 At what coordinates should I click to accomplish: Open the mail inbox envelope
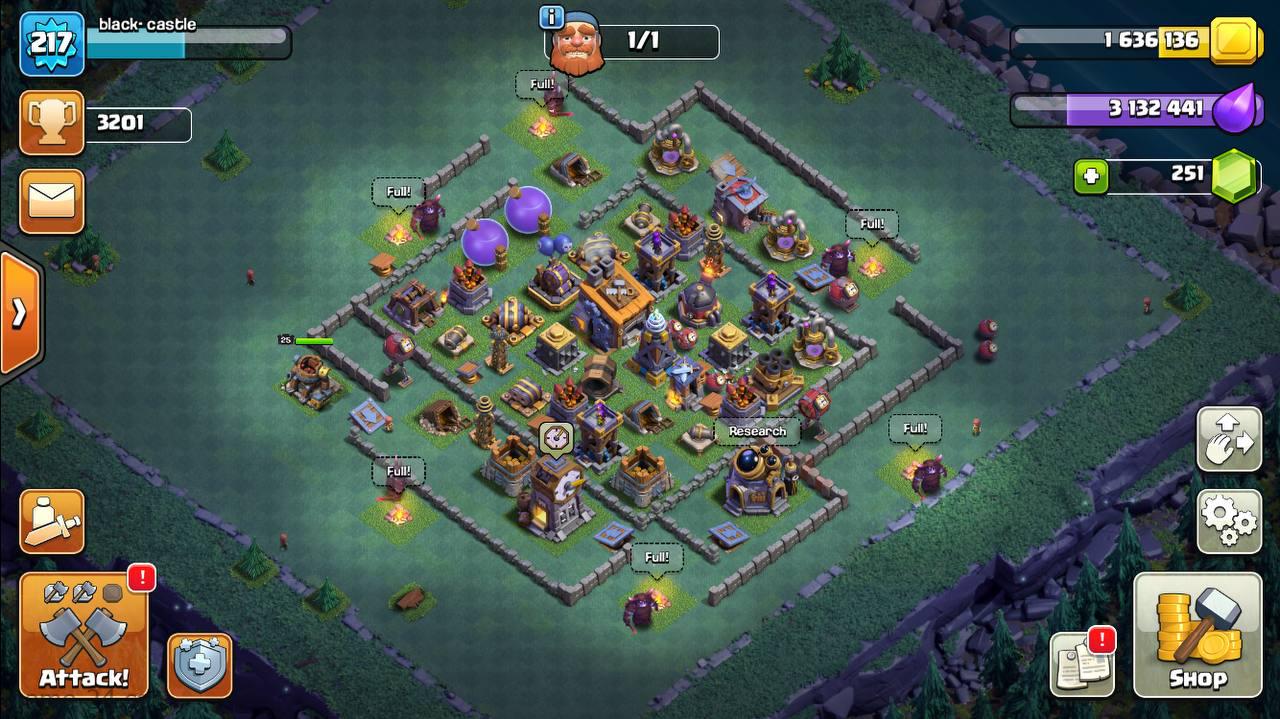(51, 201)
